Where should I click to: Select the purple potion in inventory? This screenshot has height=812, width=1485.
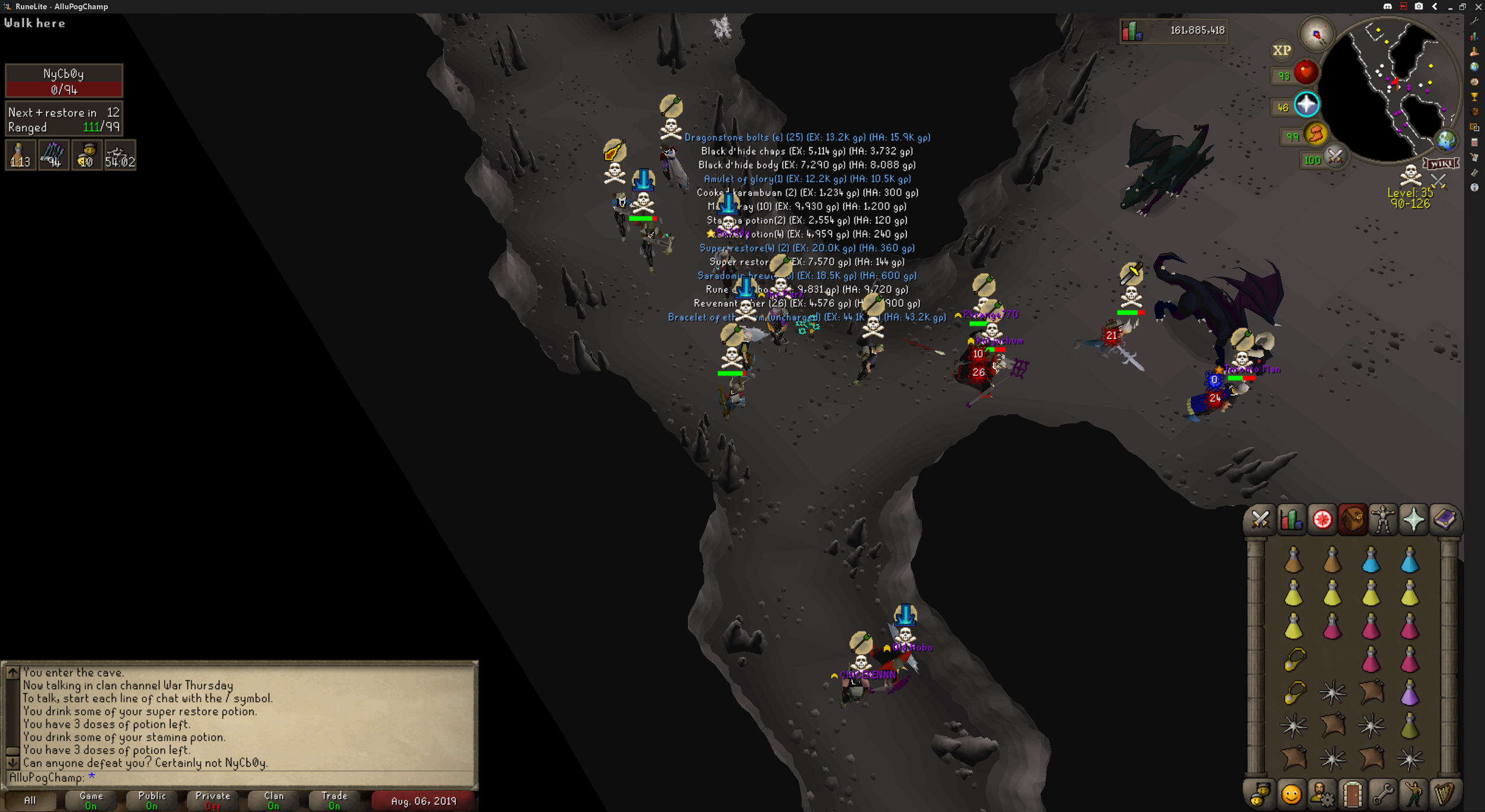[1410, 693]
